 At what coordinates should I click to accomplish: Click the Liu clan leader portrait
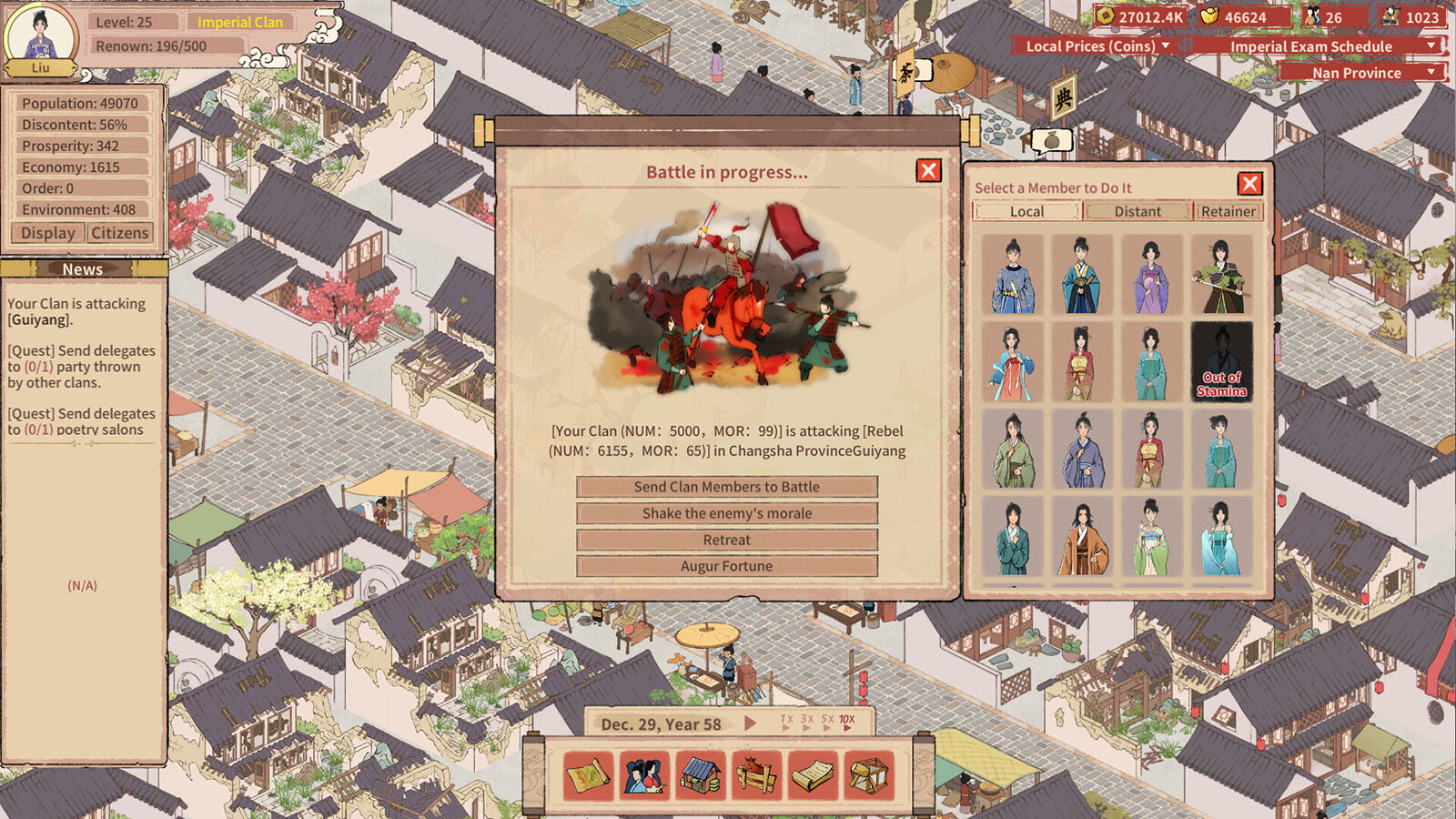point(41,38)
